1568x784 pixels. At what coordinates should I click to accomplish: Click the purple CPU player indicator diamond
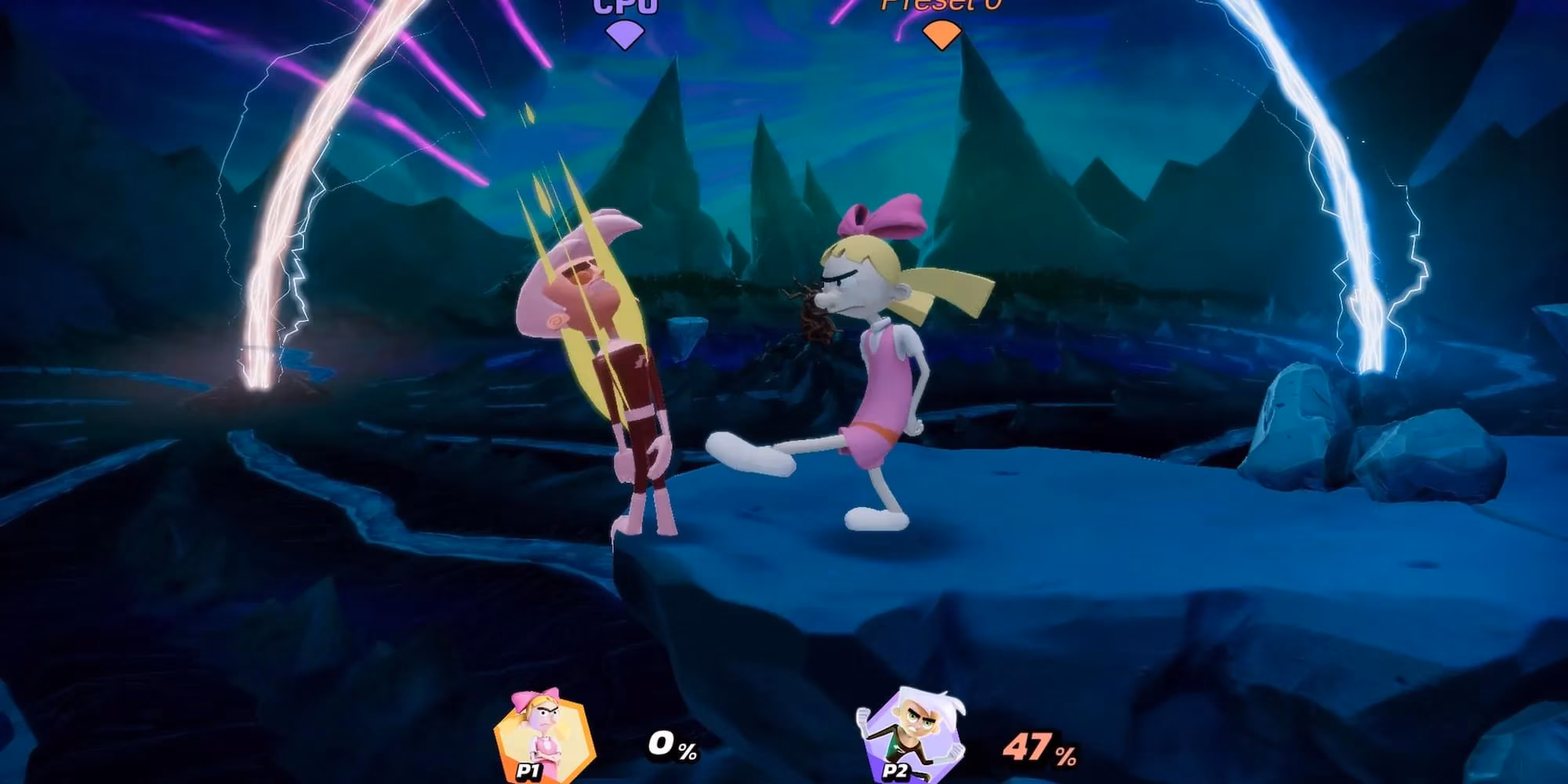tap(623, 31)
